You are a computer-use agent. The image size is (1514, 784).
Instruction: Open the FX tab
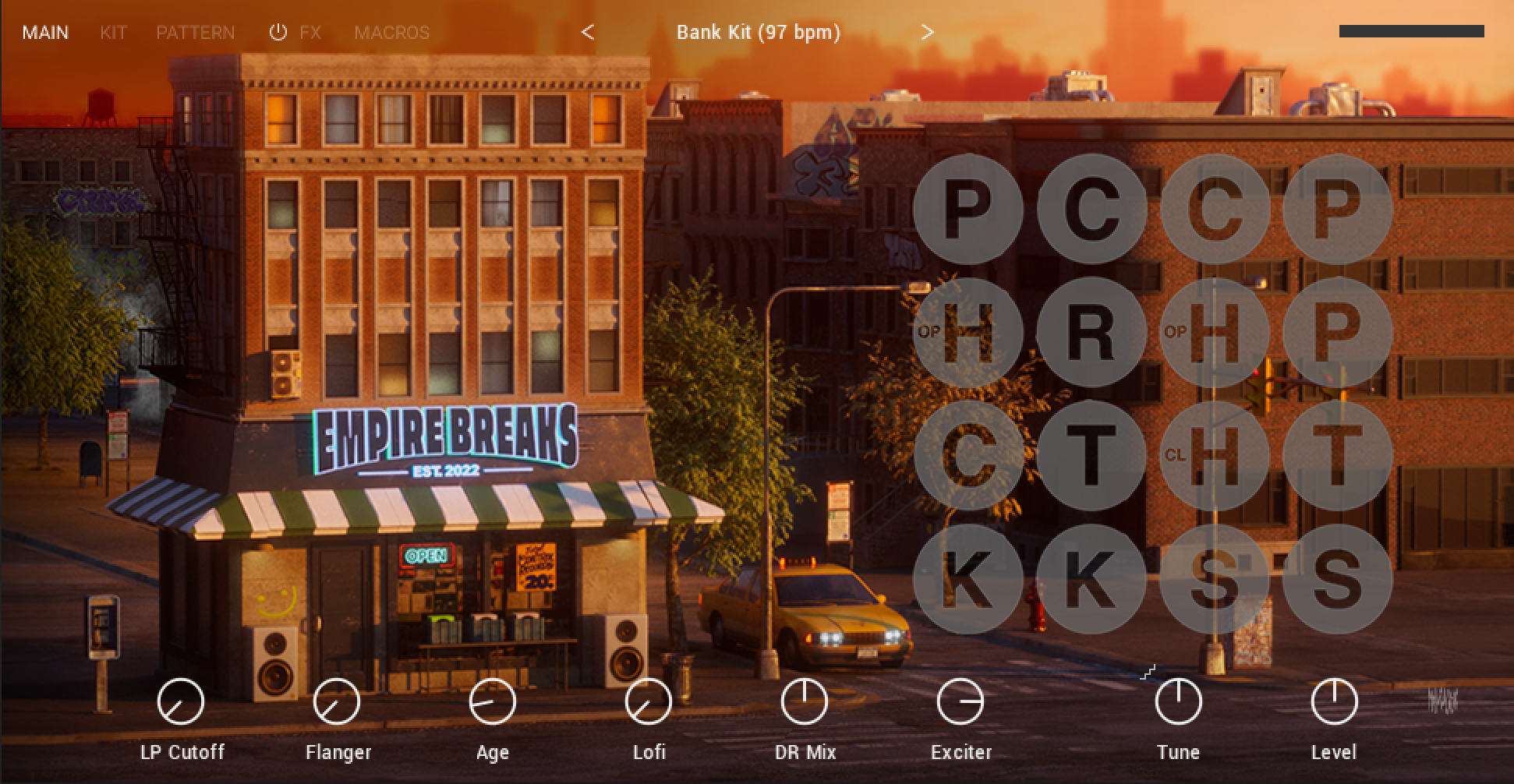coord(310,33)
